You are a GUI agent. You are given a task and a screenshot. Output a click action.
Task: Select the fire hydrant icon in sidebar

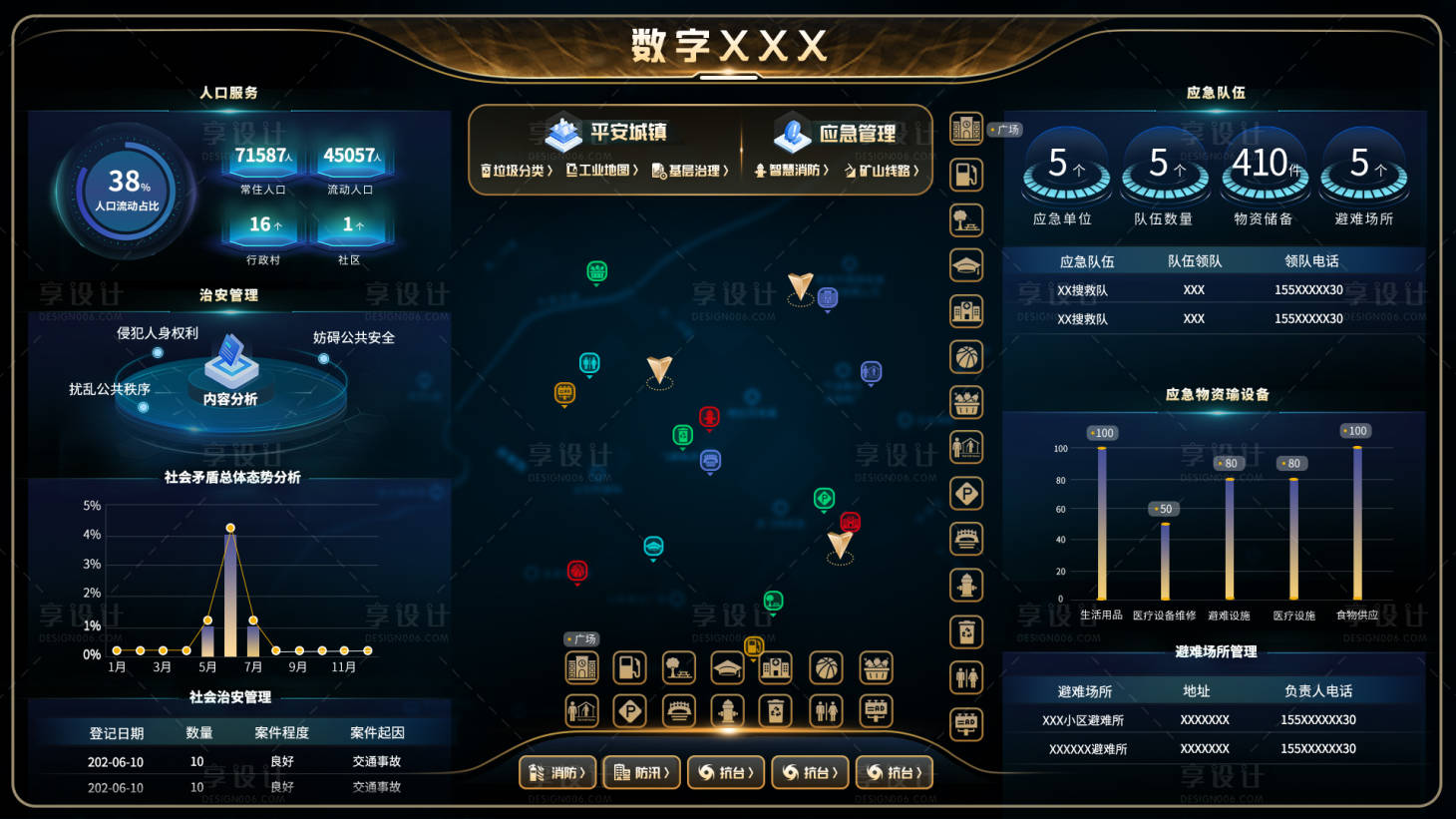[x=966, y=584]
